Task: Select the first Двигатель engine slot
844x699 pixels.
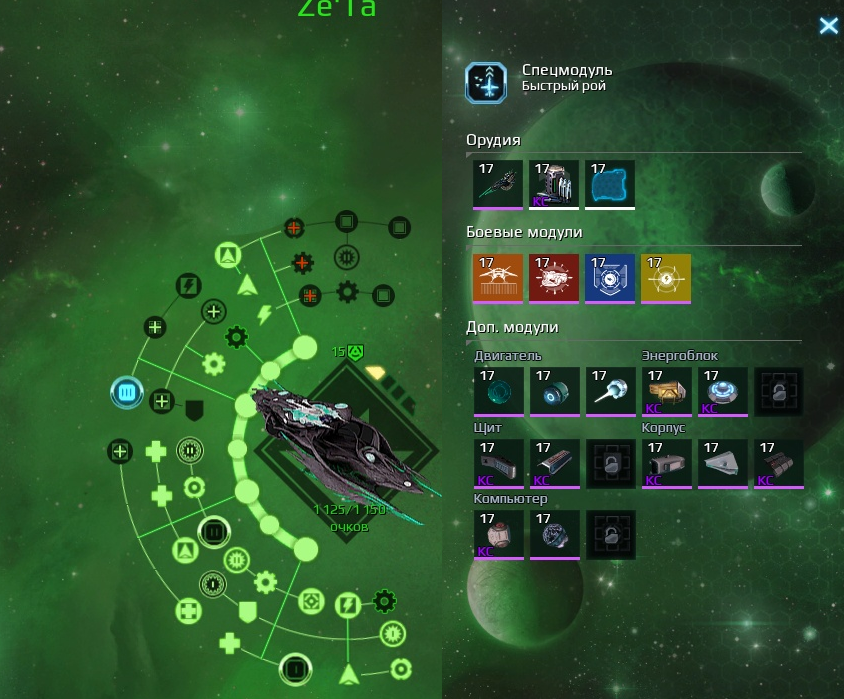Action: 498,391
